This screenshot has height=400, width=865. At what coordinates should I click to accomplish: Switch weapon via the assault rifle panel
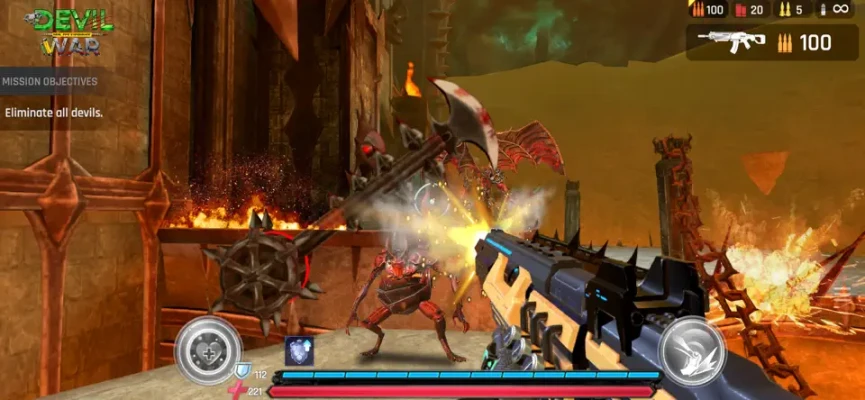point(771,42)
